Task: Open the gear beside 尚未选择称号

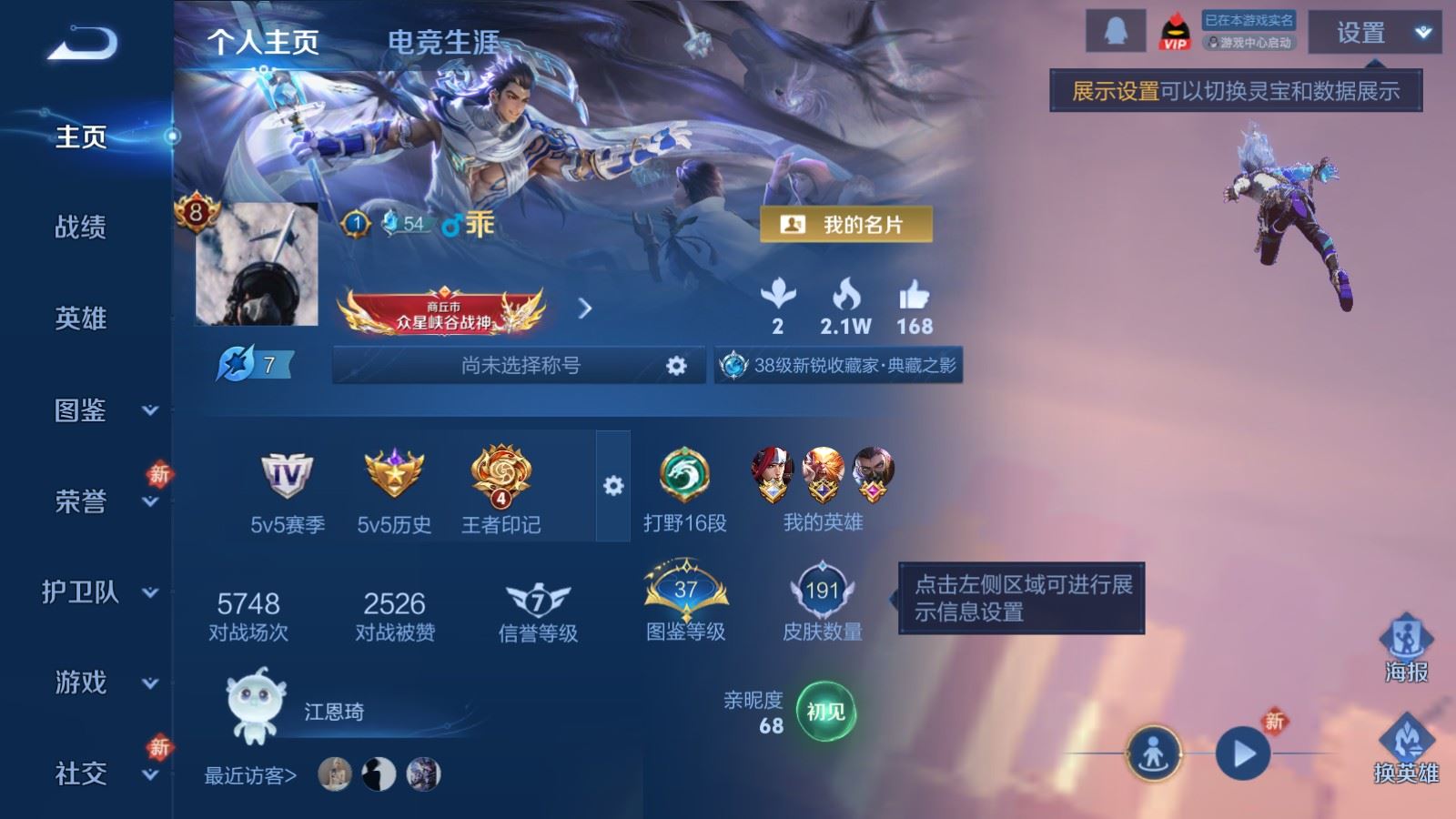Action: (674, 365)
